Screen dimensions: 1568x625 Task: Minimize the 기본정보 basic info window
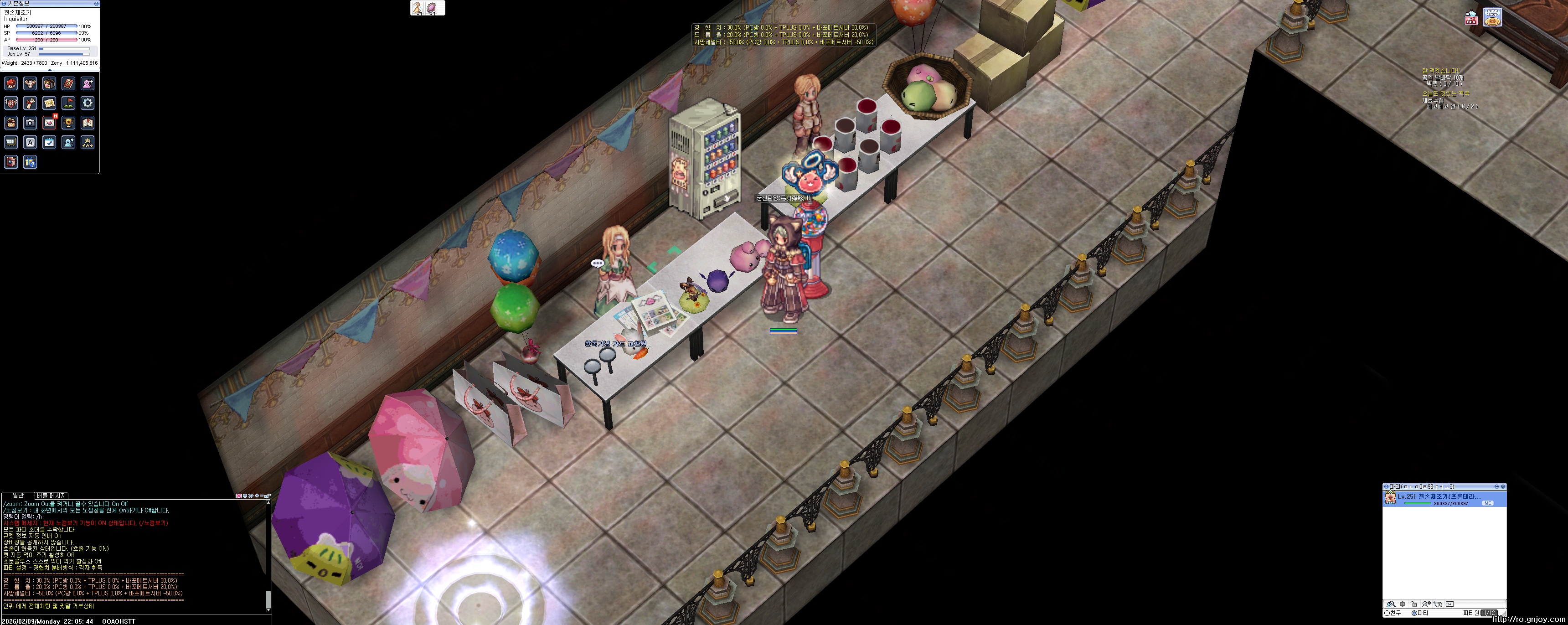[x=96, y=4]
